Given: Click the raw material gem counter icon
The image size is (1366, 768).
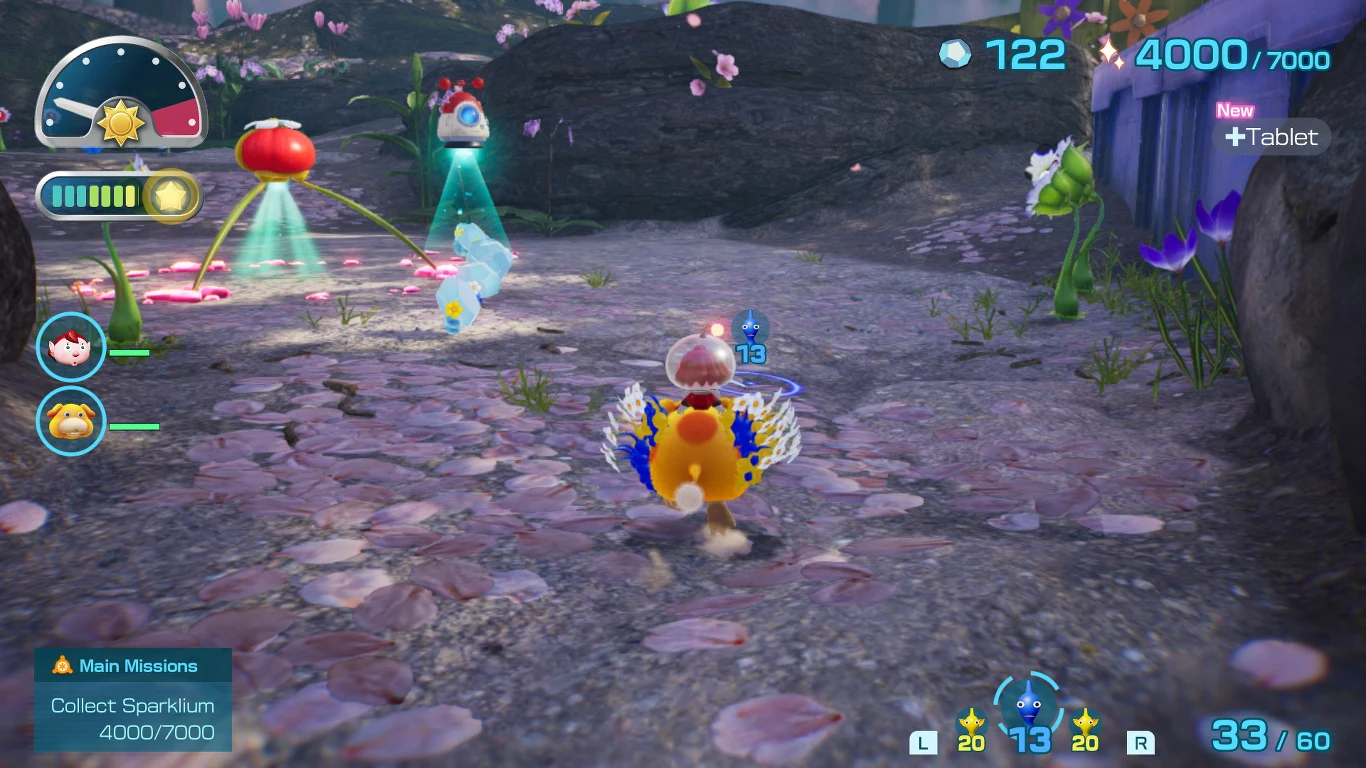Looking at the screenshot, I should (954, 56).
